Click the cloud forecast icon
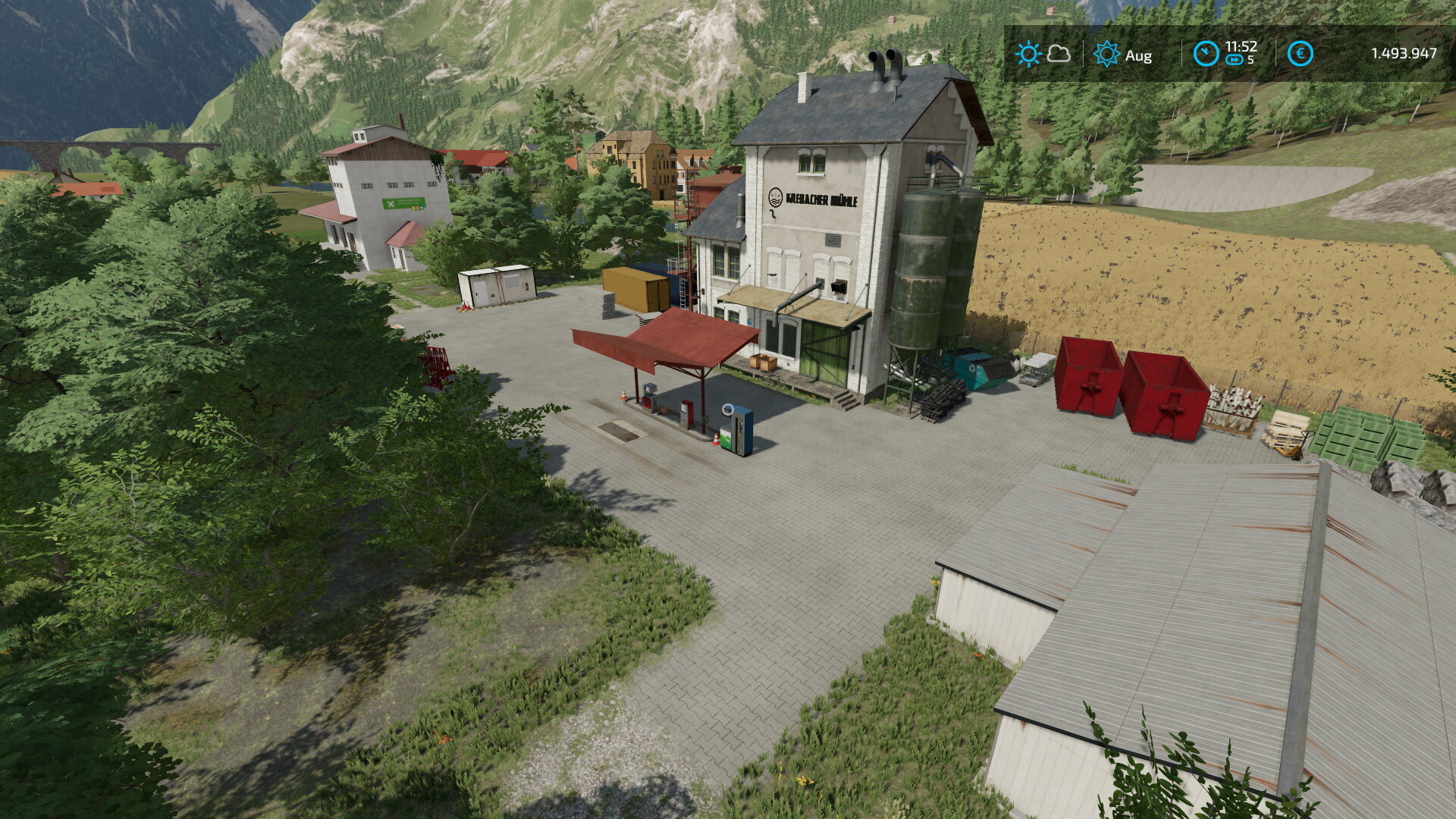1456x819 pixels. [x=1059, y=54]
